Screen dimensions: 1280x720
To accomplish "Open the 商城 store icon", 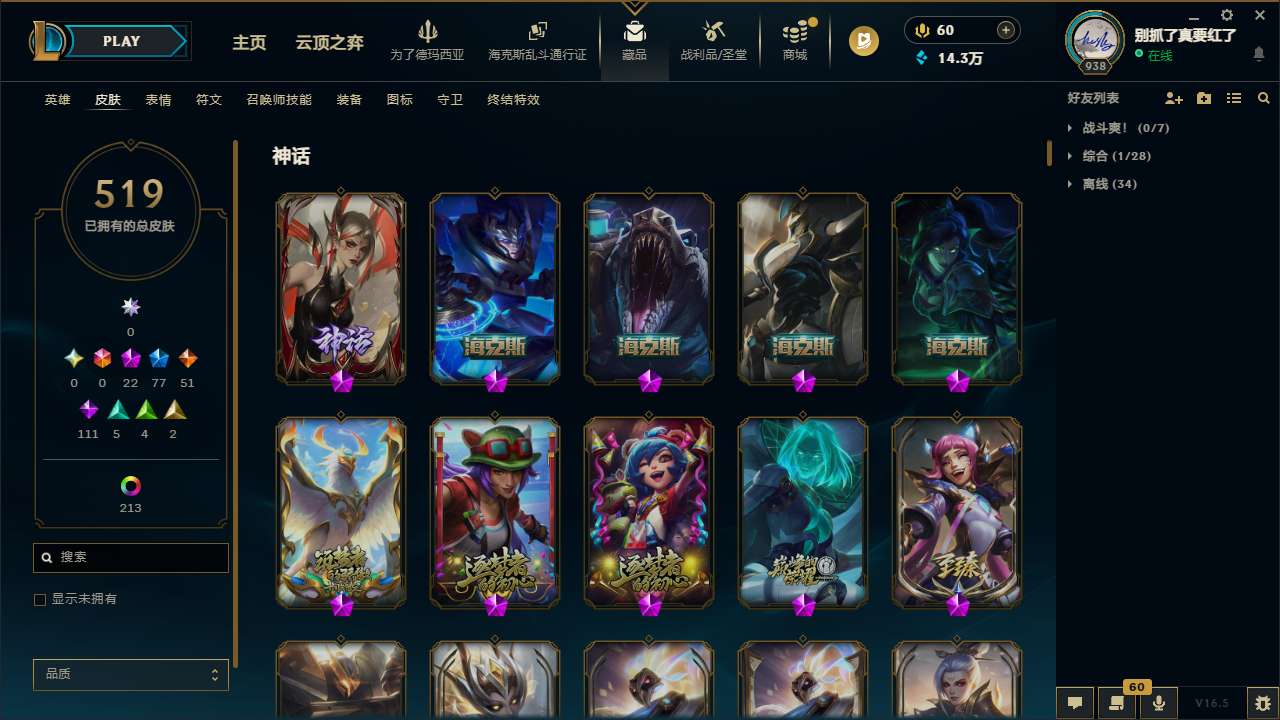I will 795,30.
